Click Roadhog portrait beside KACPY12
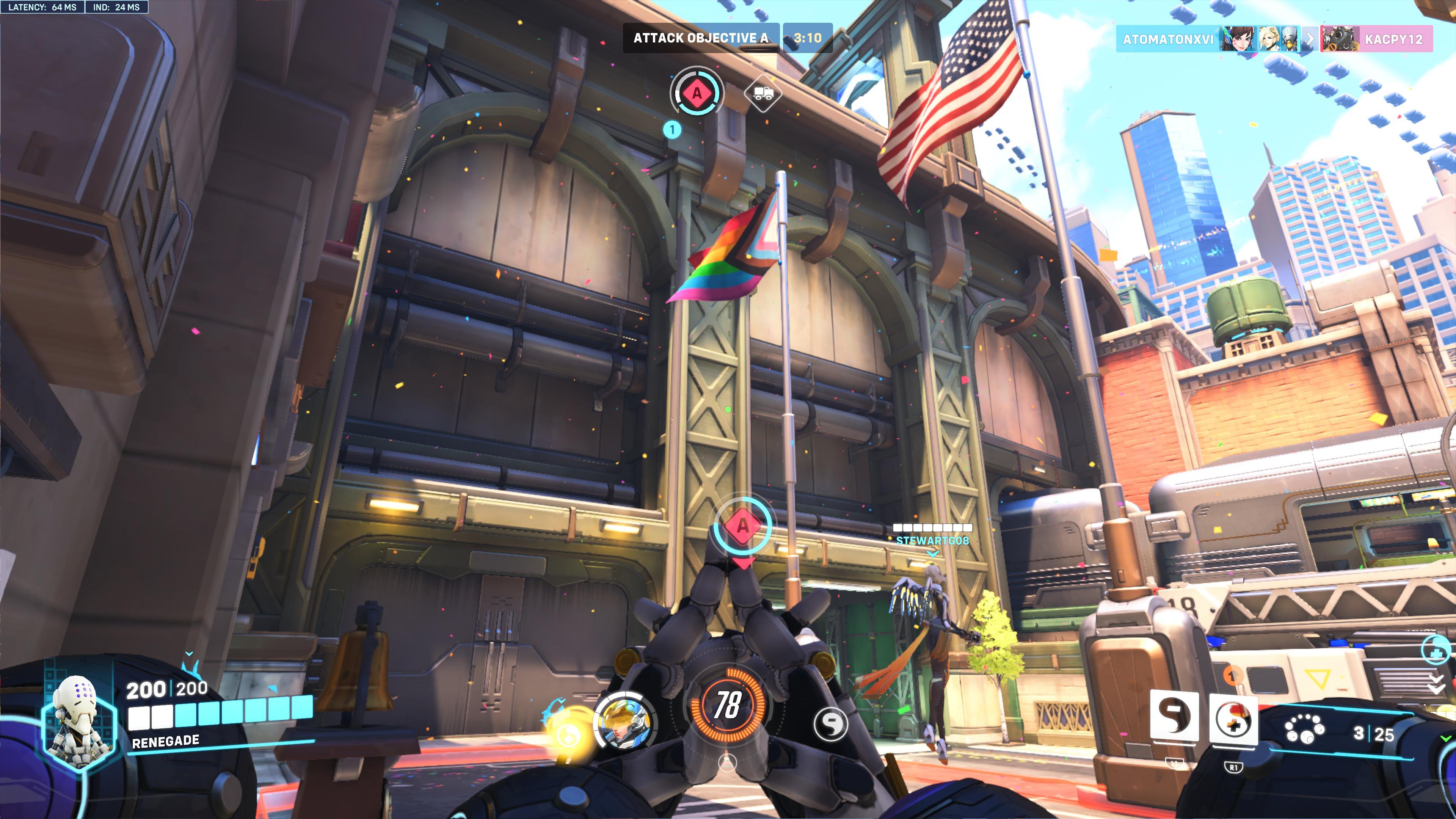This screenshot has height=819, width=1456. click(1339, 39)
